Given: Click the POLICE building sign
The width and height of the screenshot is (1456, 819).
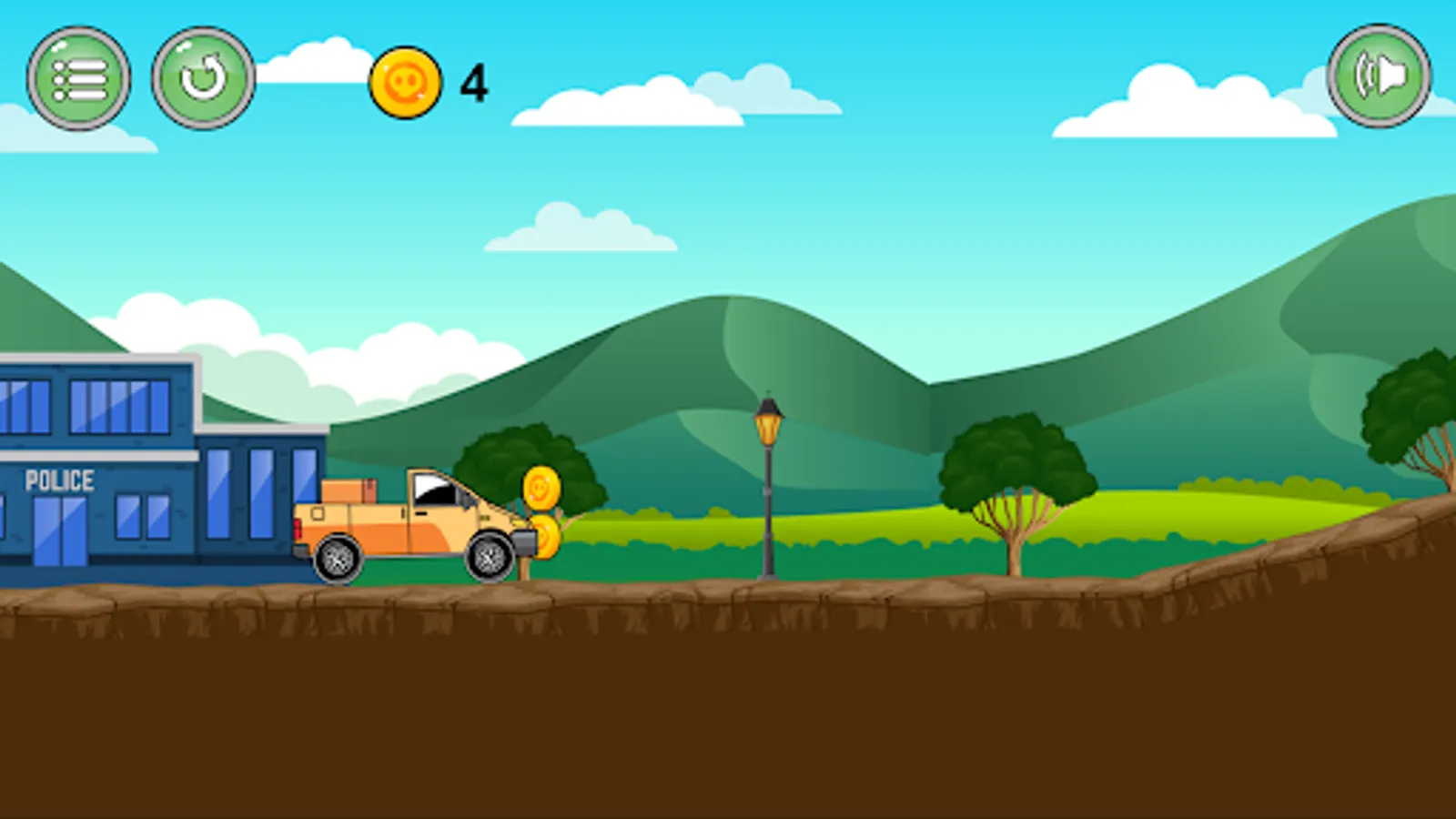Looking at the screenshot, I should 59,478.
